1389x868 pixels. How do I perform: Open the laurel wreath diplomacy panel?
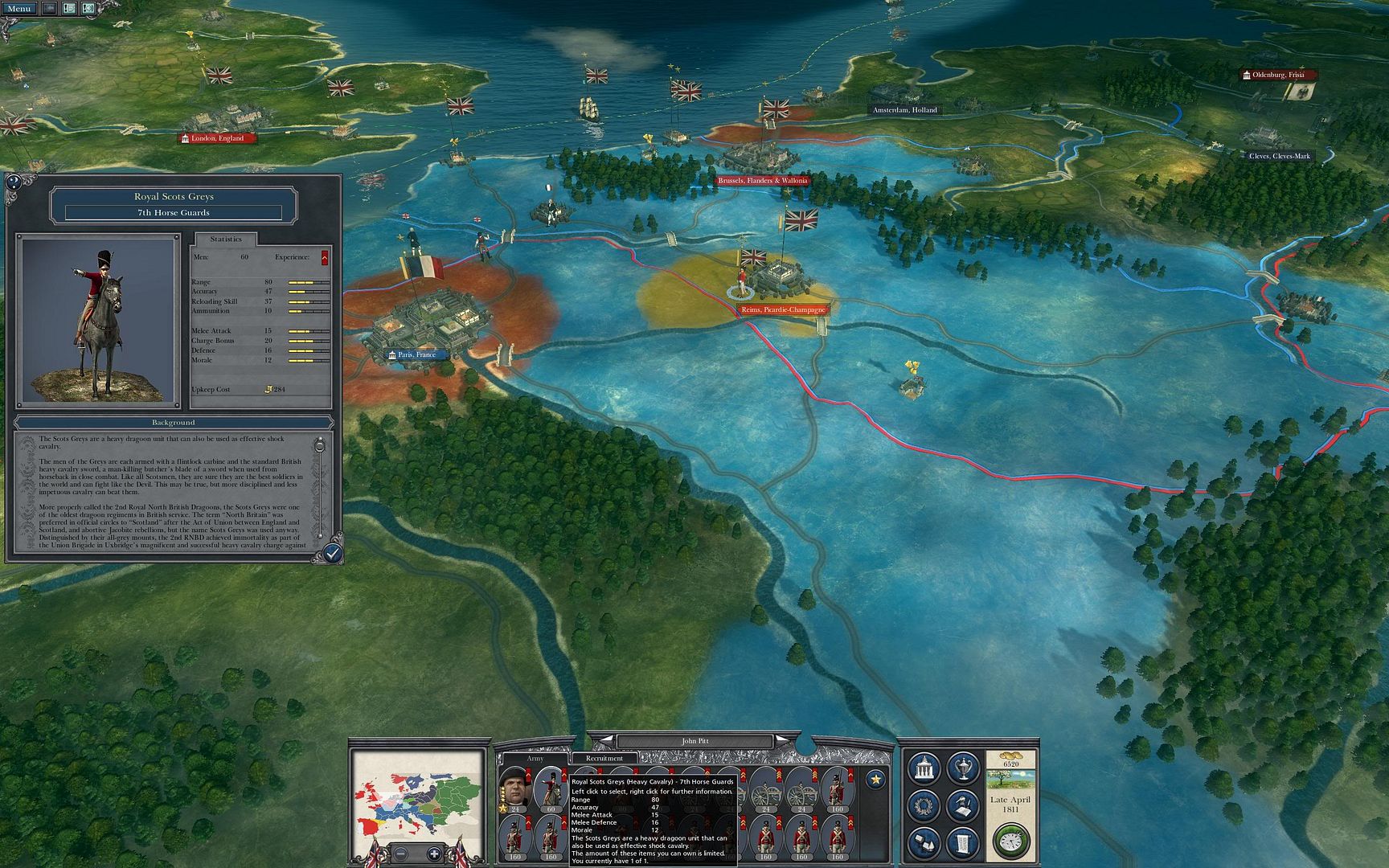click(x=924, y=805)
